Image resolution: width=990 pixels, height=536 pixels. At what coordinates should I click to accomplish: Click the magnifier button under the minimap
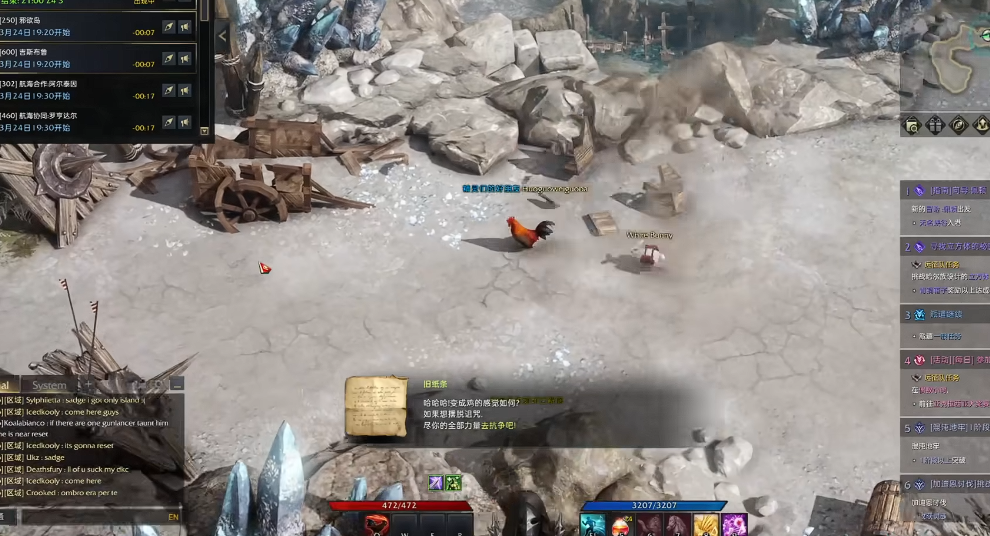(x=911, y=125)
